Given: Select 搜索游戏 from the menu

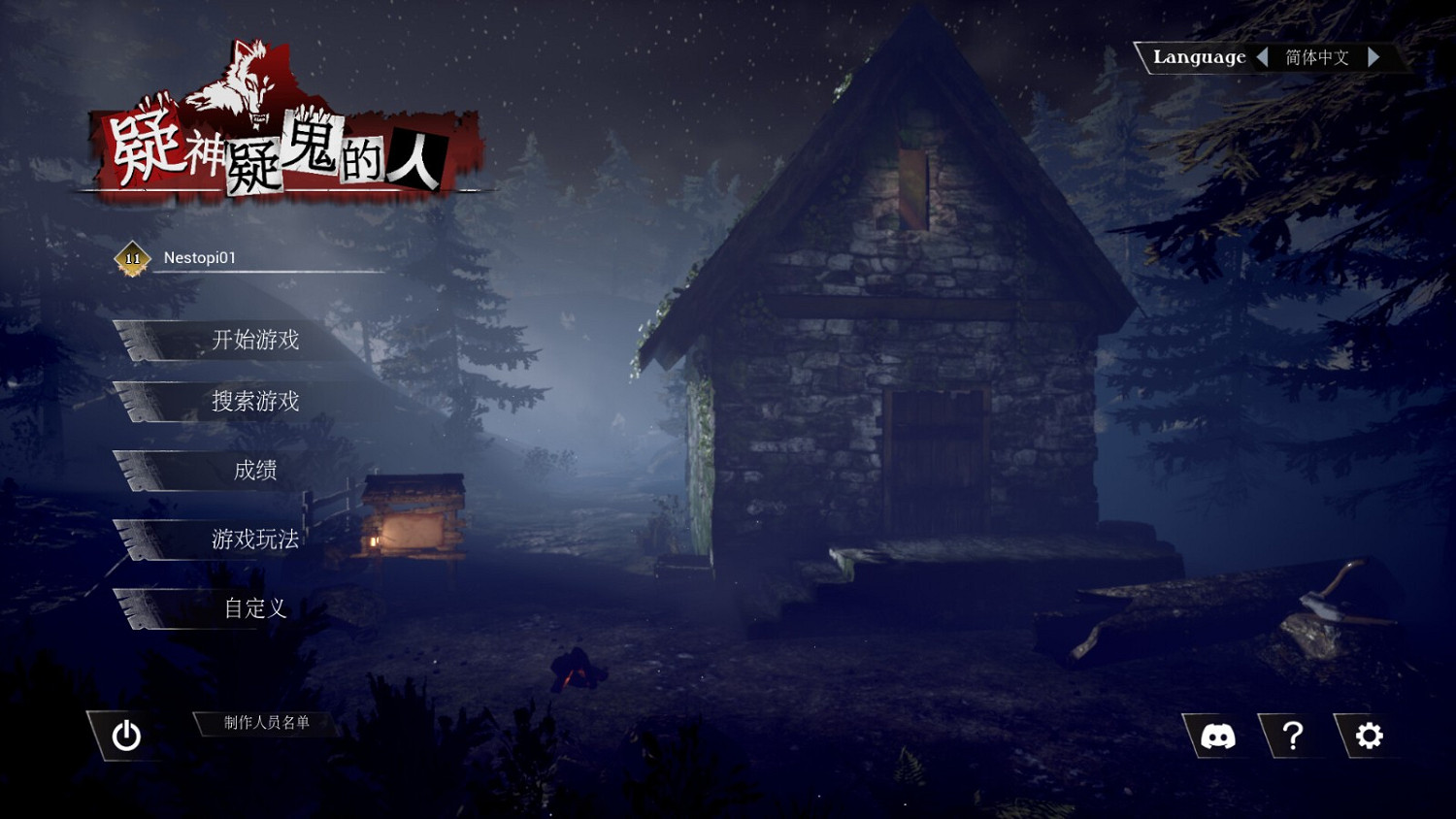Looking at the screenshot, I should [254, 402].
